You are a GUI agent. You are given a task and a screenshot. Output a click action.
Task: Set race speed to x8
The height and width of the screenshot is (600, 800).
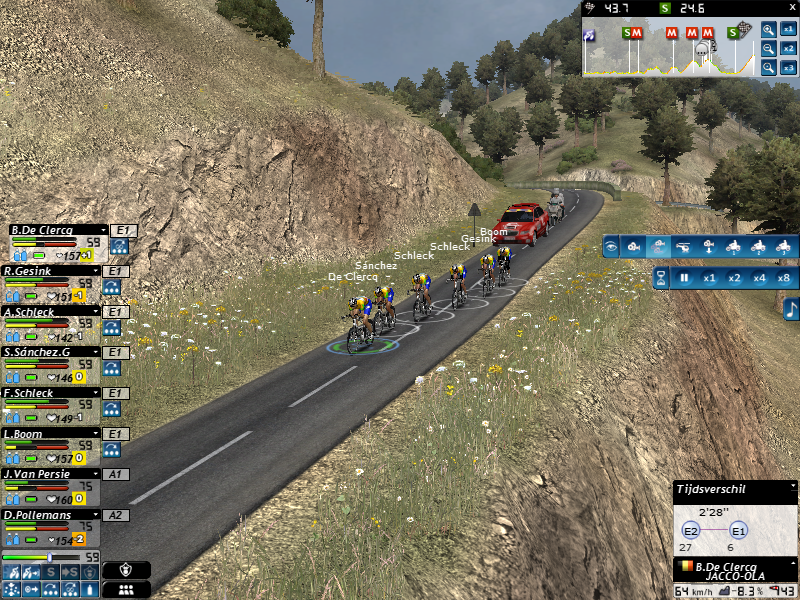coord(784,278)
